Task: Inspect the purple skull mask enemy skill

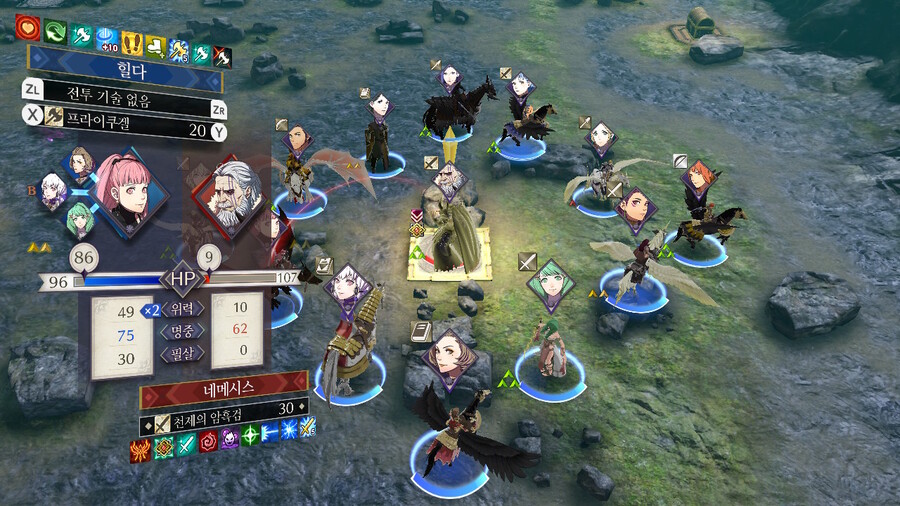Action: [x=229, y=440]
